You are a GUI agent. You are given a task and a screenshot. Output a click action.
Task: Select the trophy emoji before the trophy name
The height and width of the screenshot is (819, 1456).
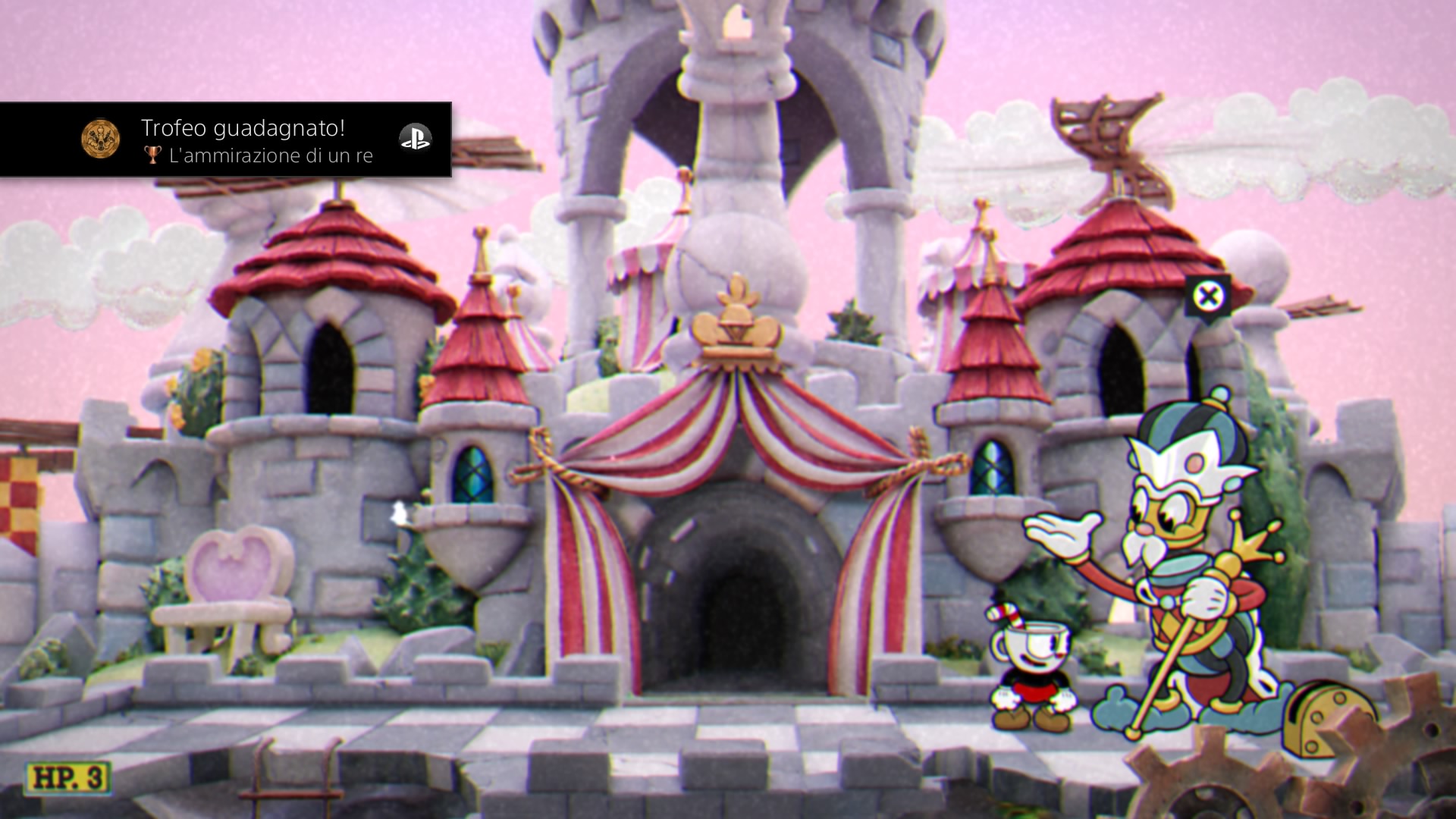coord(152,155)
